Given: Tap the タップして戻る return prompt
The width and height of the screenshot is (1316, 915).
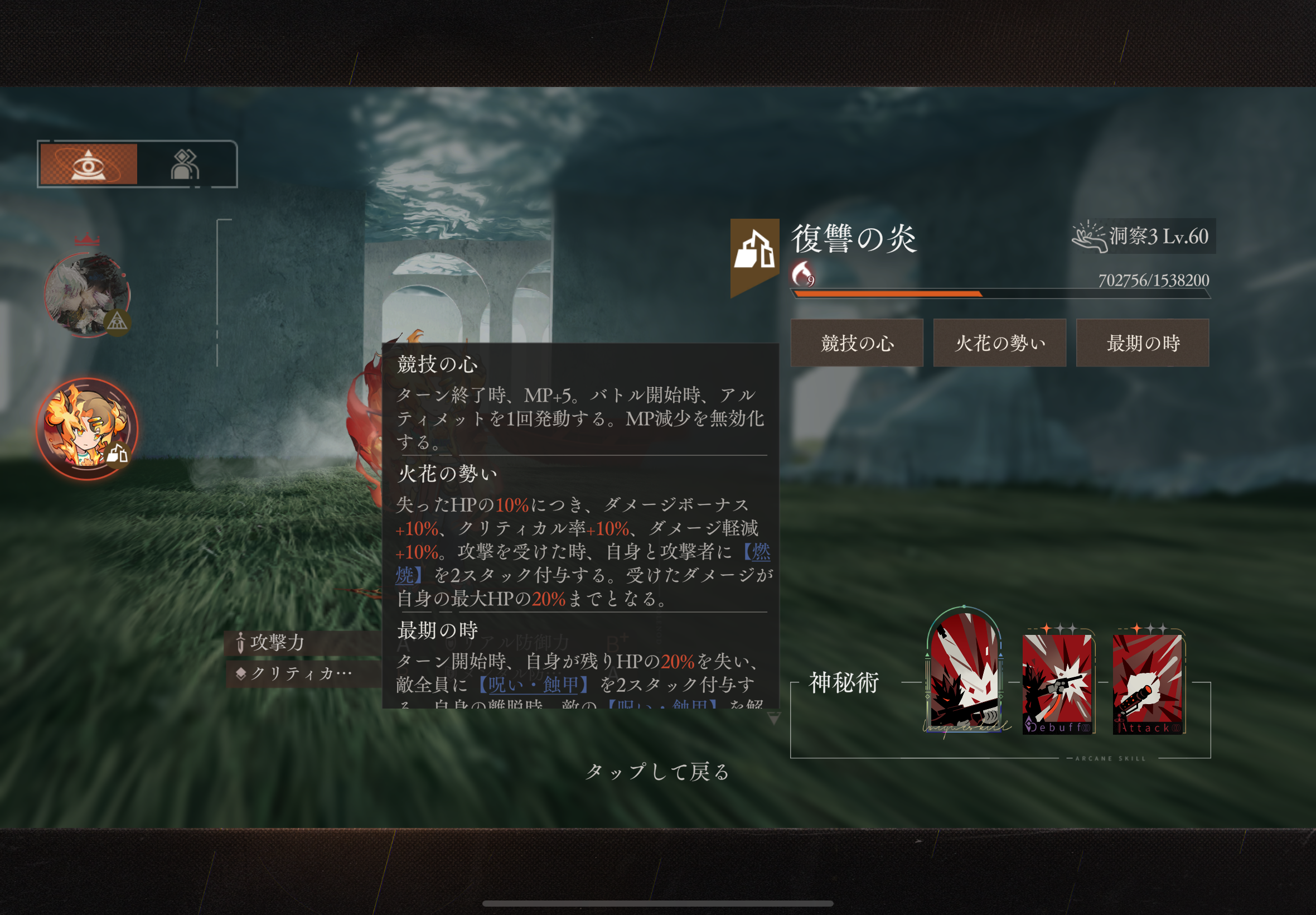Looking at the screenshot, I should [x=657, y=772].
